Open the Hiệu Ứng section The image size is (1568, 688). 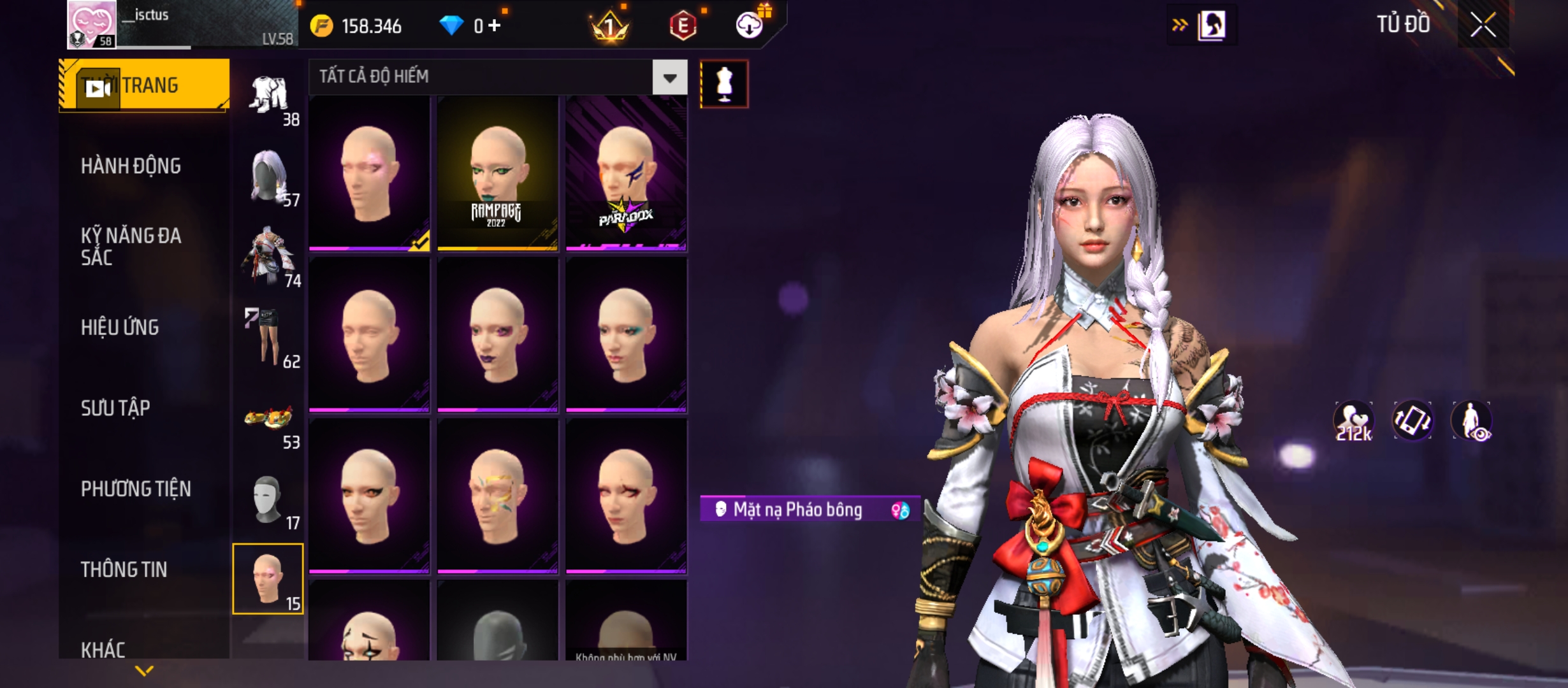point(120,327)
